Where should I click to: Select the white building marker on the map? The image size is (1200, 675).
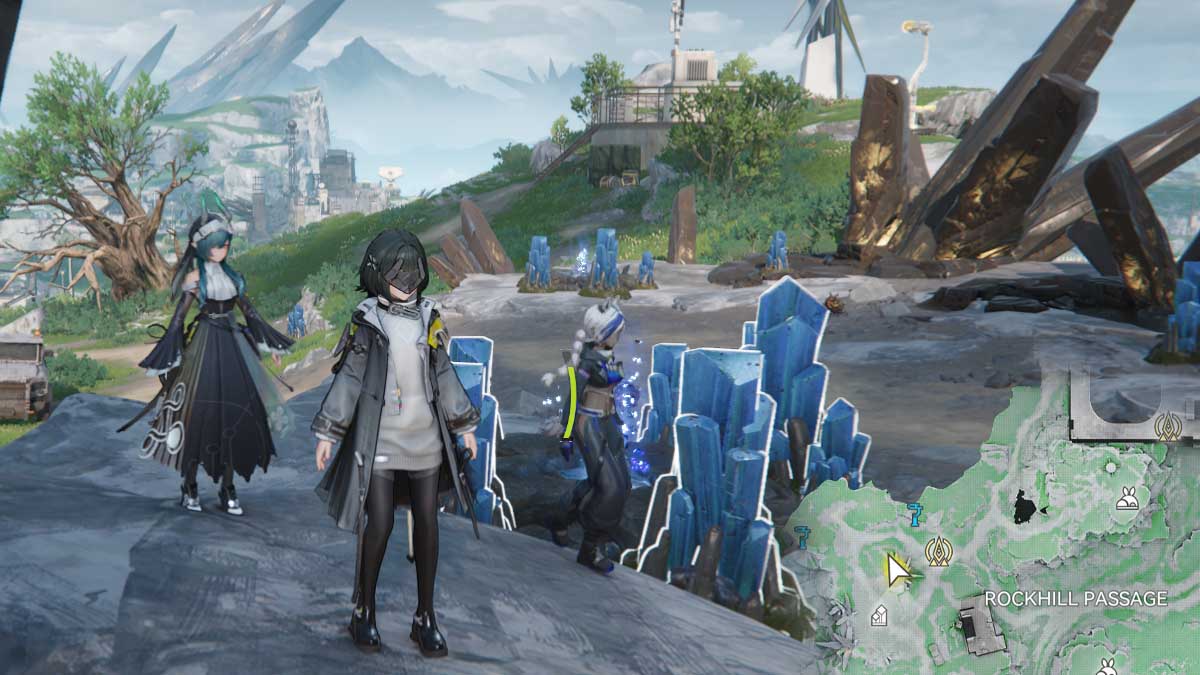878,616
